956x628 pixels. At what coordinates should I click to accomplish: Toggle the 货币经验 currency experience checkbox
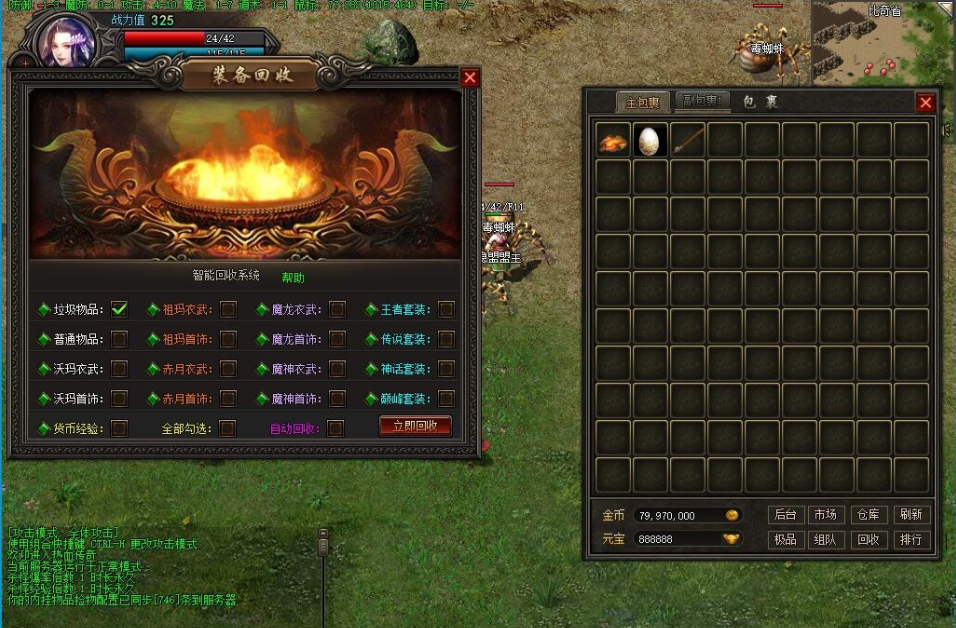tap(119, 428)
